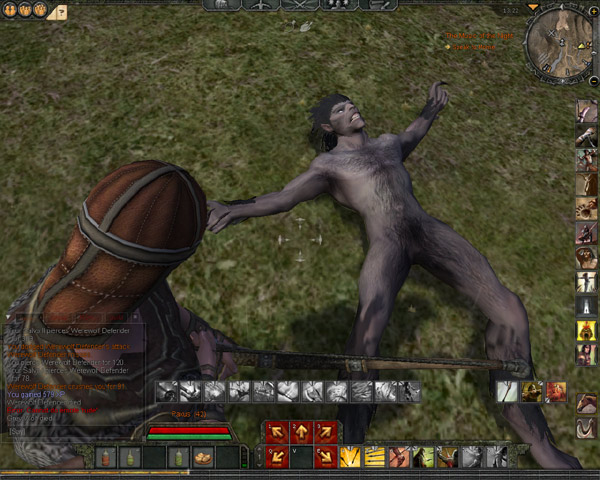Activate the yellow triple-line skill icon
This screenshot has height=480, width=600.
point(374,457)
